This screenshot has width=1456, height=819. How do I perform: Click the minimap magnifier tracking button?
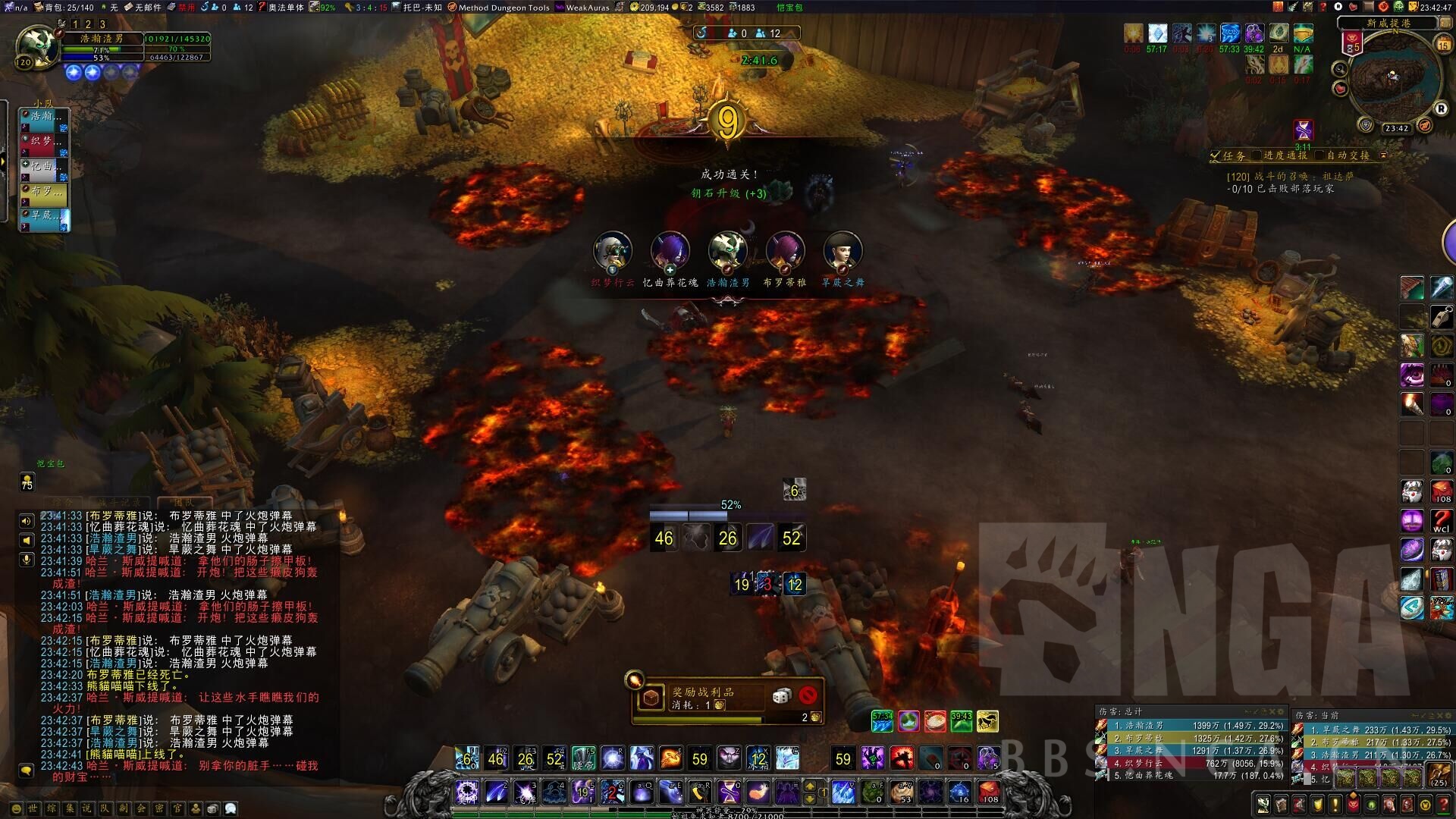[1340, 70]
